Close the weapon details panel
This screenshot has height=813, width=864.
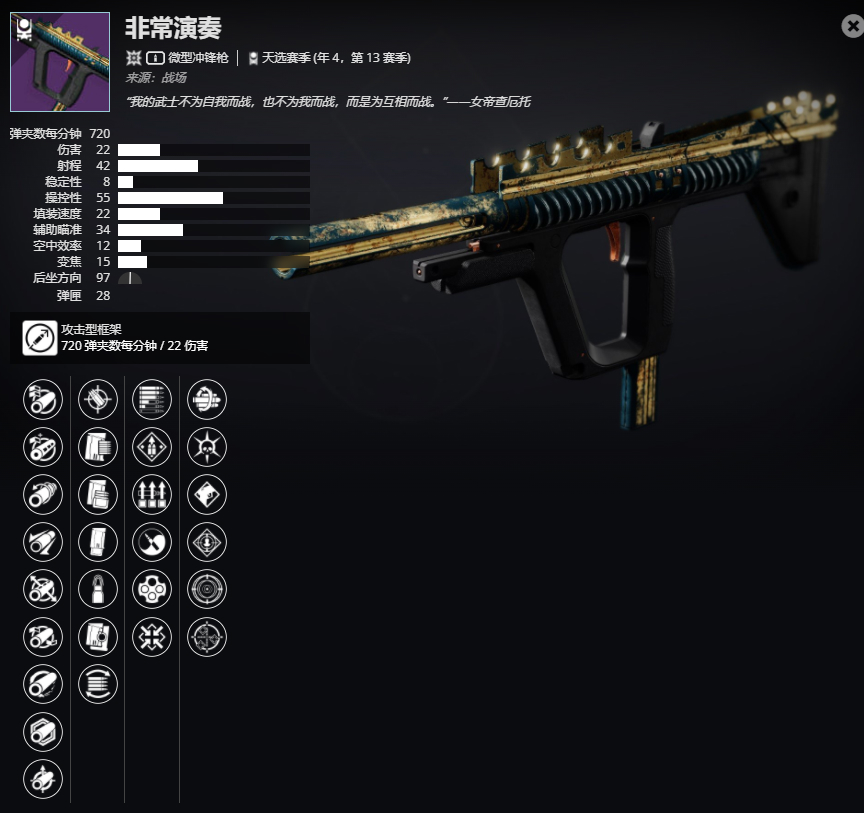coord(851,27)
